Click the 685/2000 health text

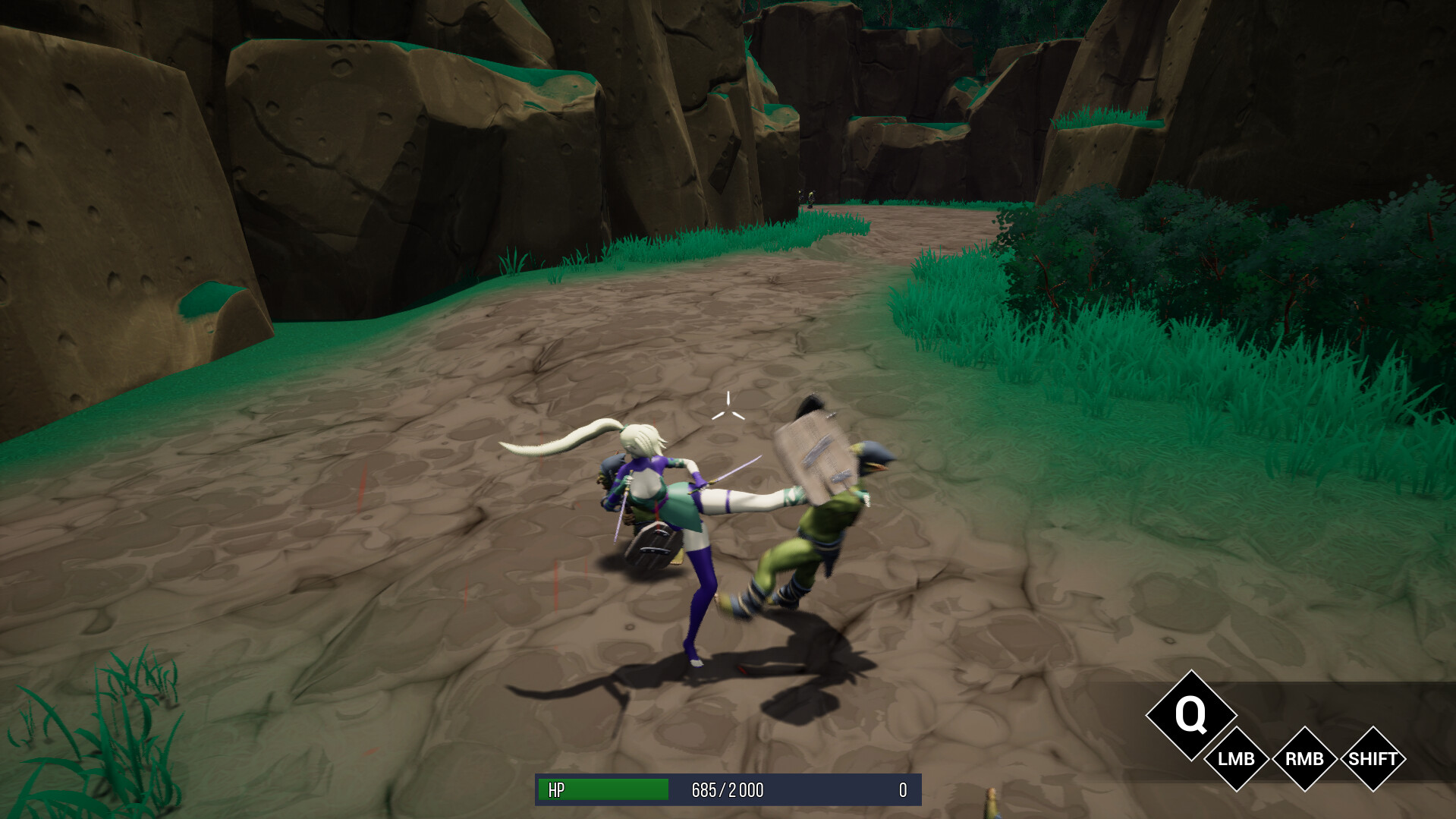728,789
